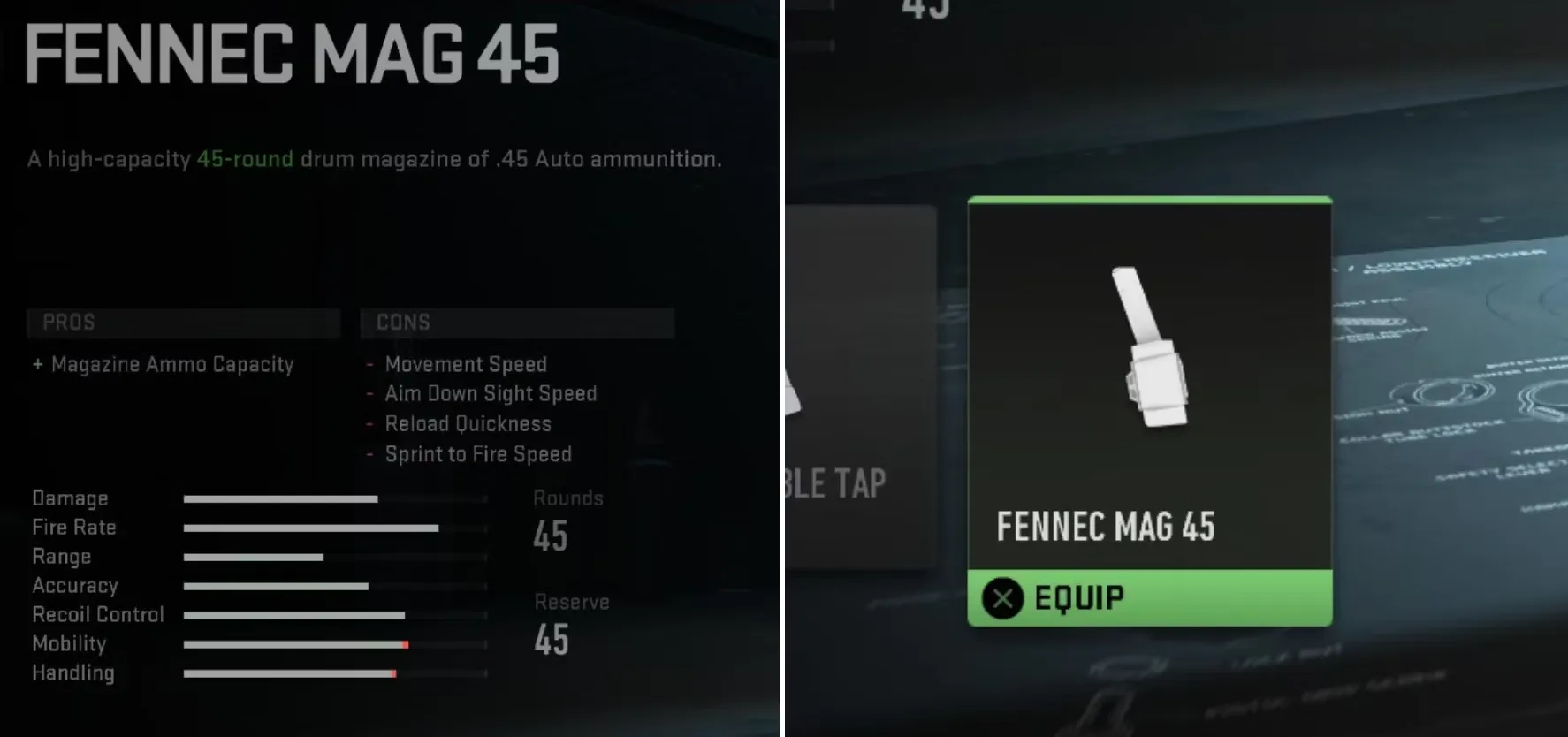Choose the partially visible Double Tap card

857,389
